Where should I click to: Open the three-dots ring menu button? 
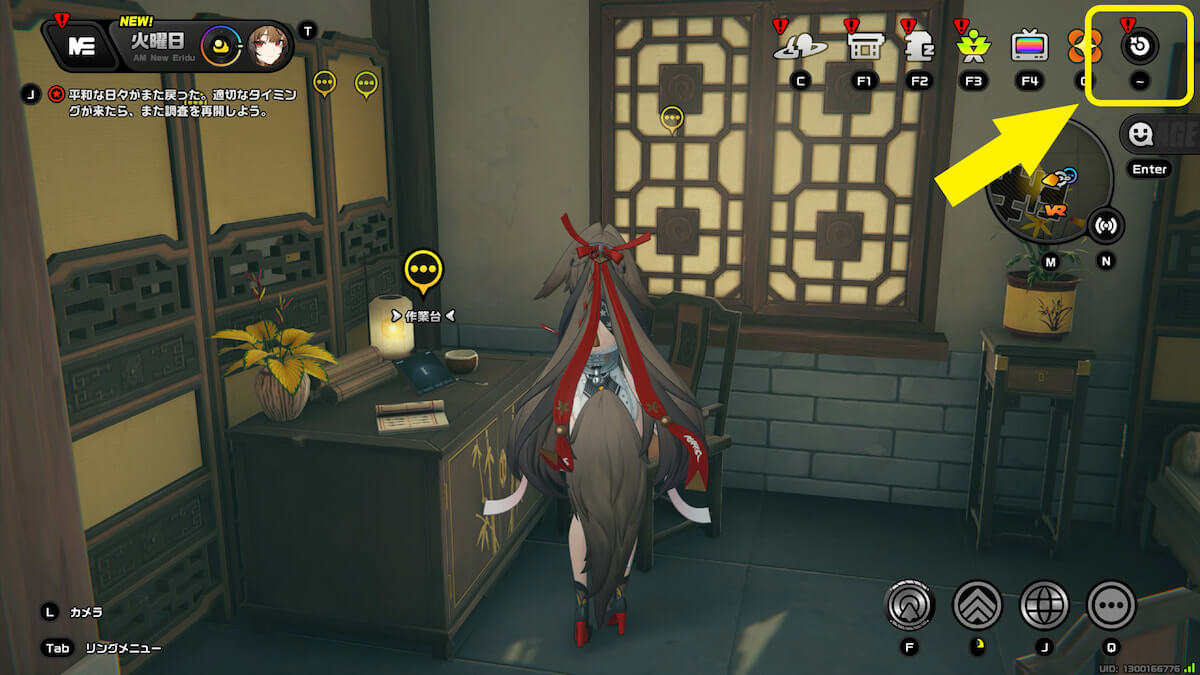[x=1111, y=604]
